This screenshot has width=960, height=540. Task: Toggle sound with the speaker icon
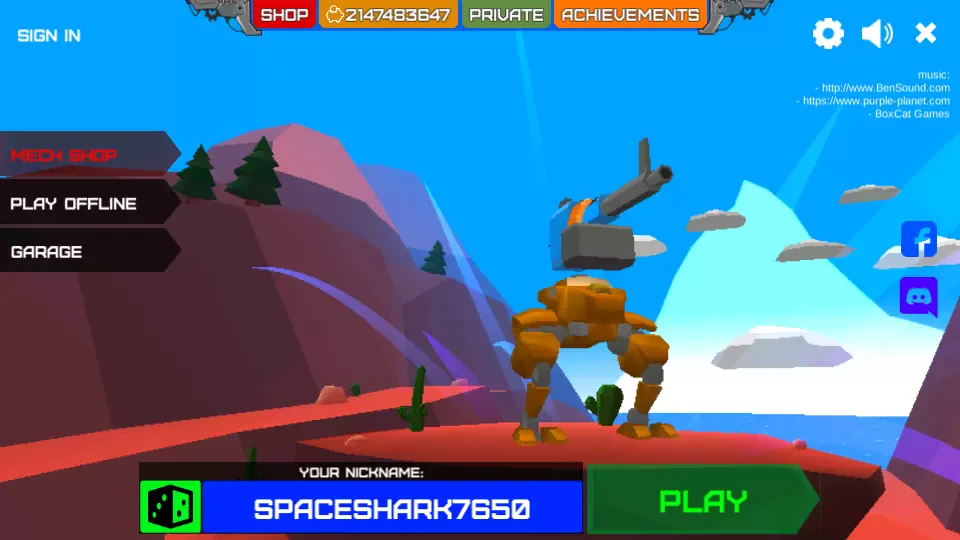(877, 34)
